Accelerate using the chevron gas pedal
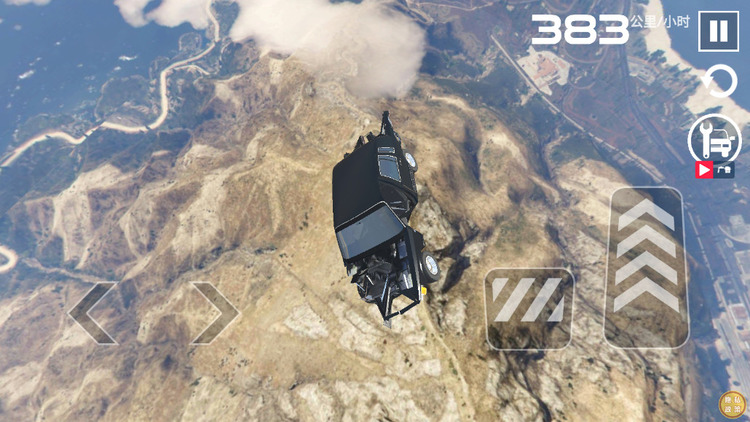 [x=645, y=266]
